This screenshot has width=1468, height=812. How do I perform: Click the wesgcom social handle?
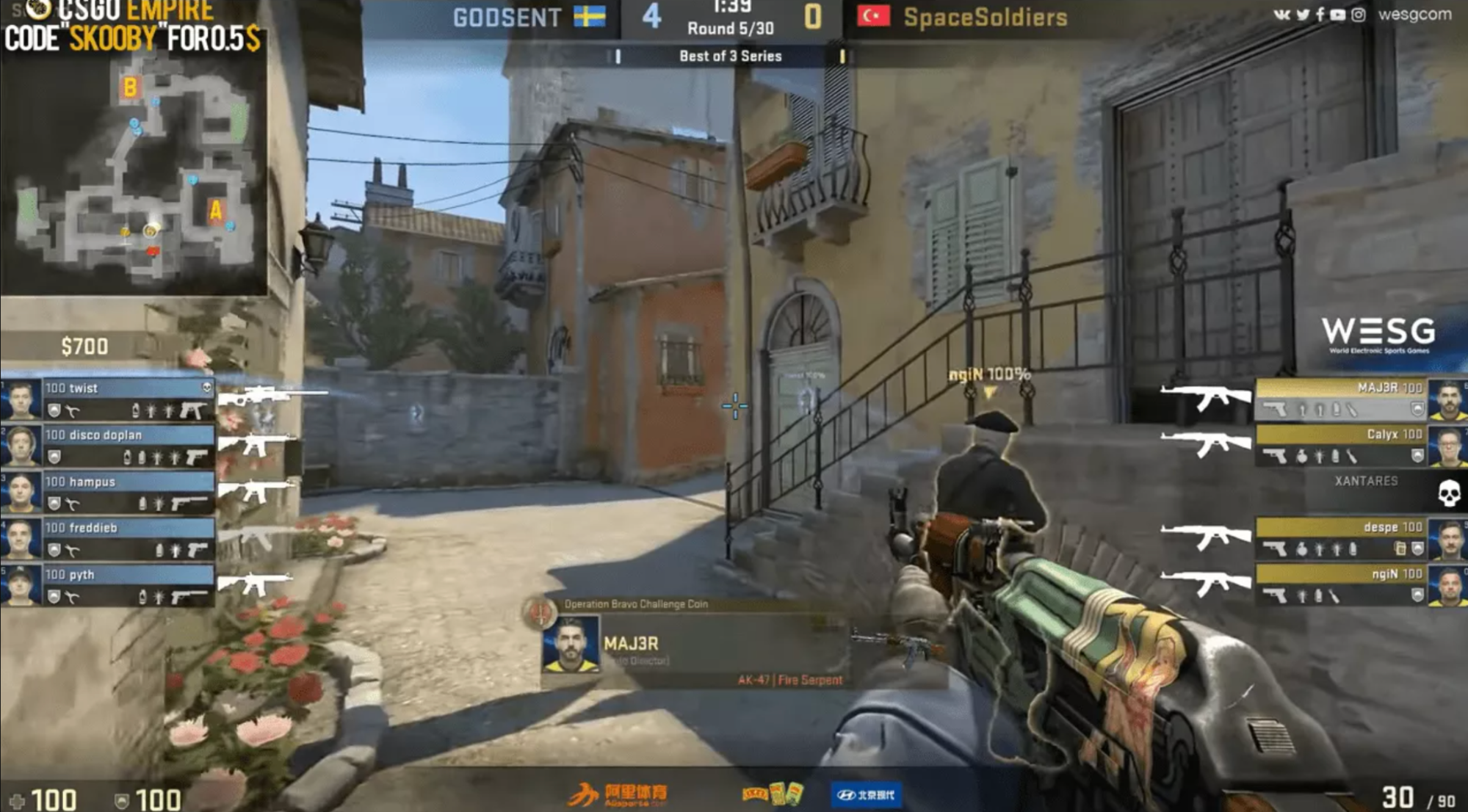point(1414,14)
